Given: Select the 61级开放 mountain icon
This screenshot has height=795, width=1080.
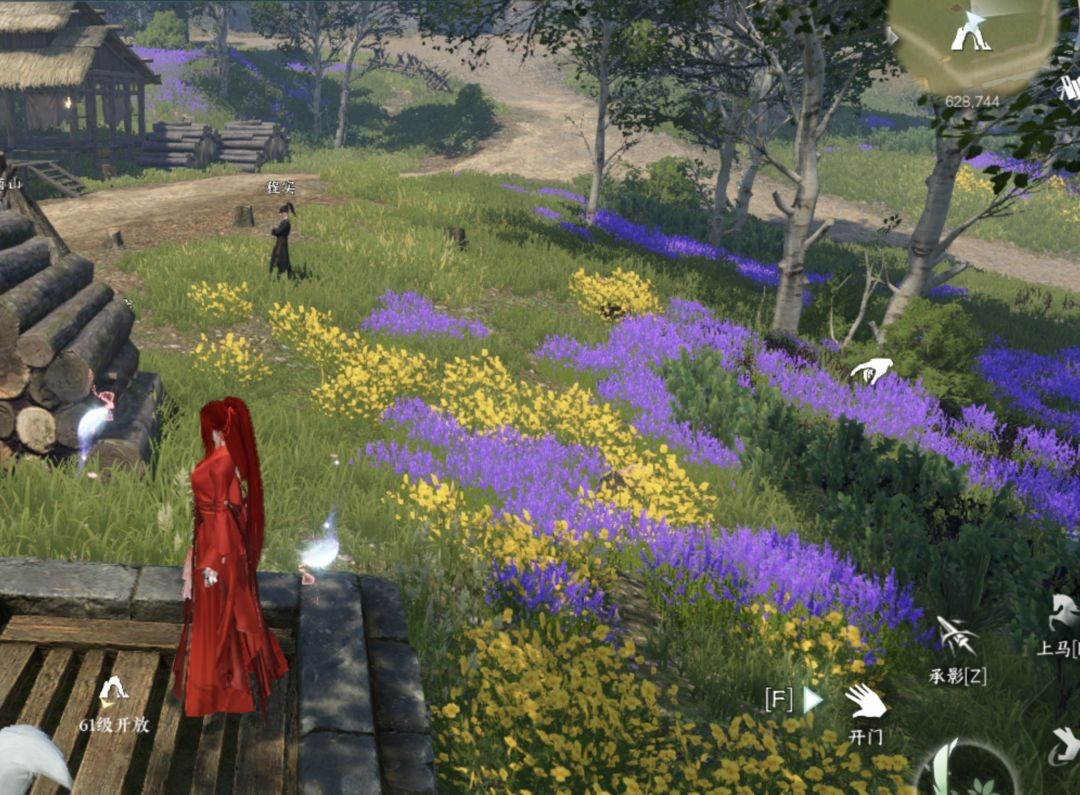Looking at the screenshot, I should (x=113, y=689).
